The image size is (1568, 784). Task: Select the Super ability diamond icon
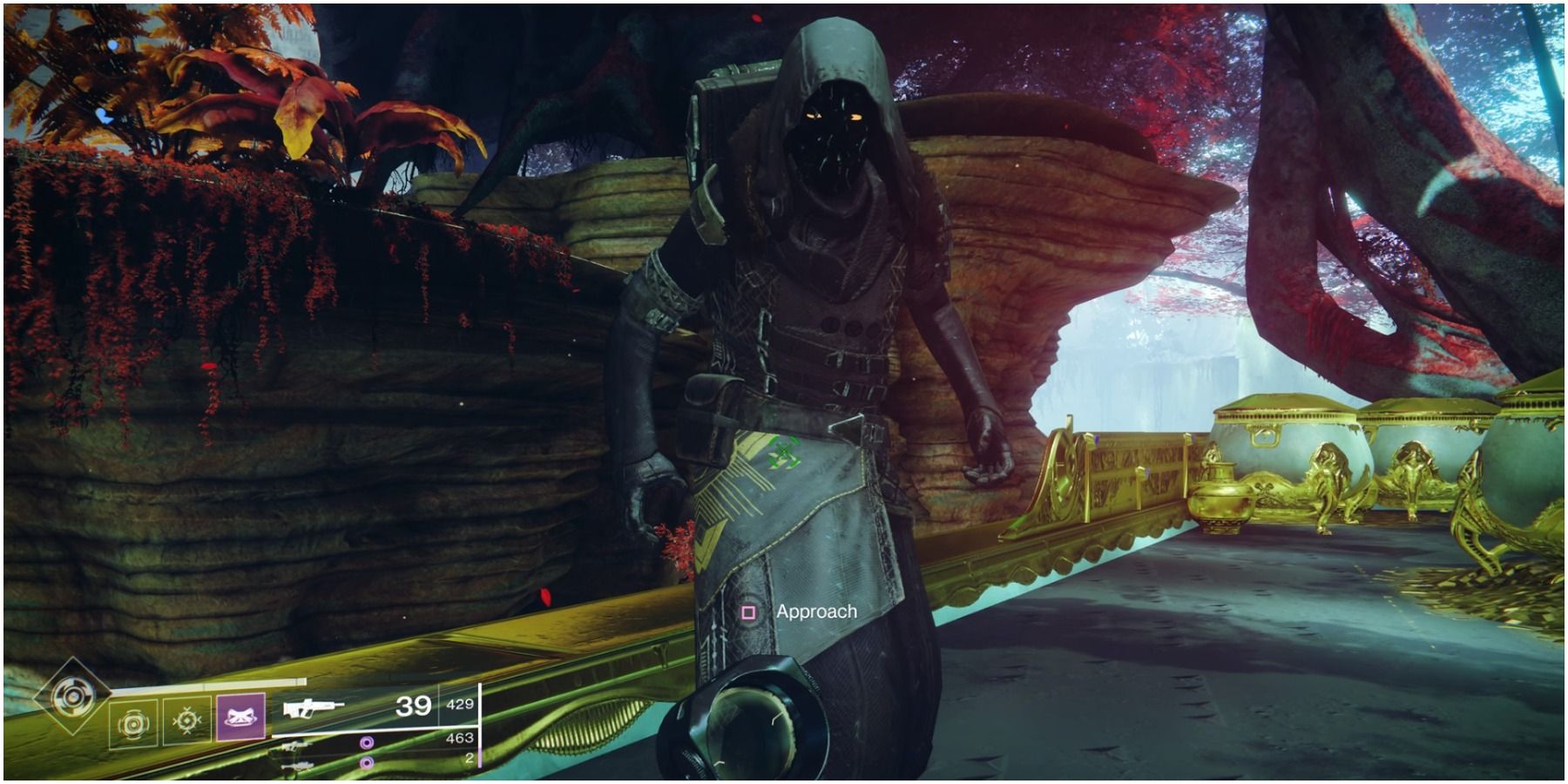tap(73, 699)
